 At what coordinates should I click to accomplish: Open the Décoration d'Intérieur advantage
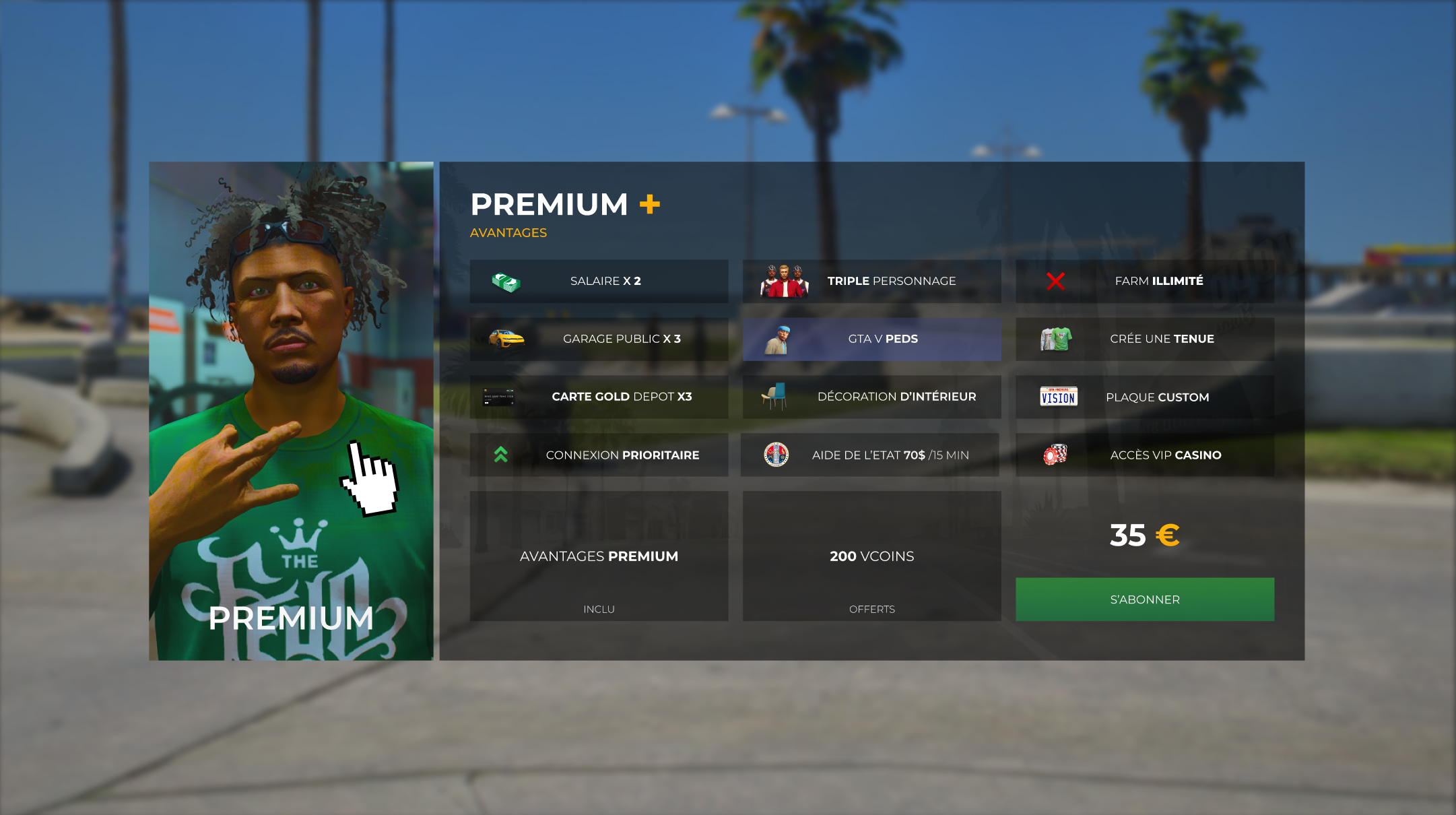(x=871, y=397)
